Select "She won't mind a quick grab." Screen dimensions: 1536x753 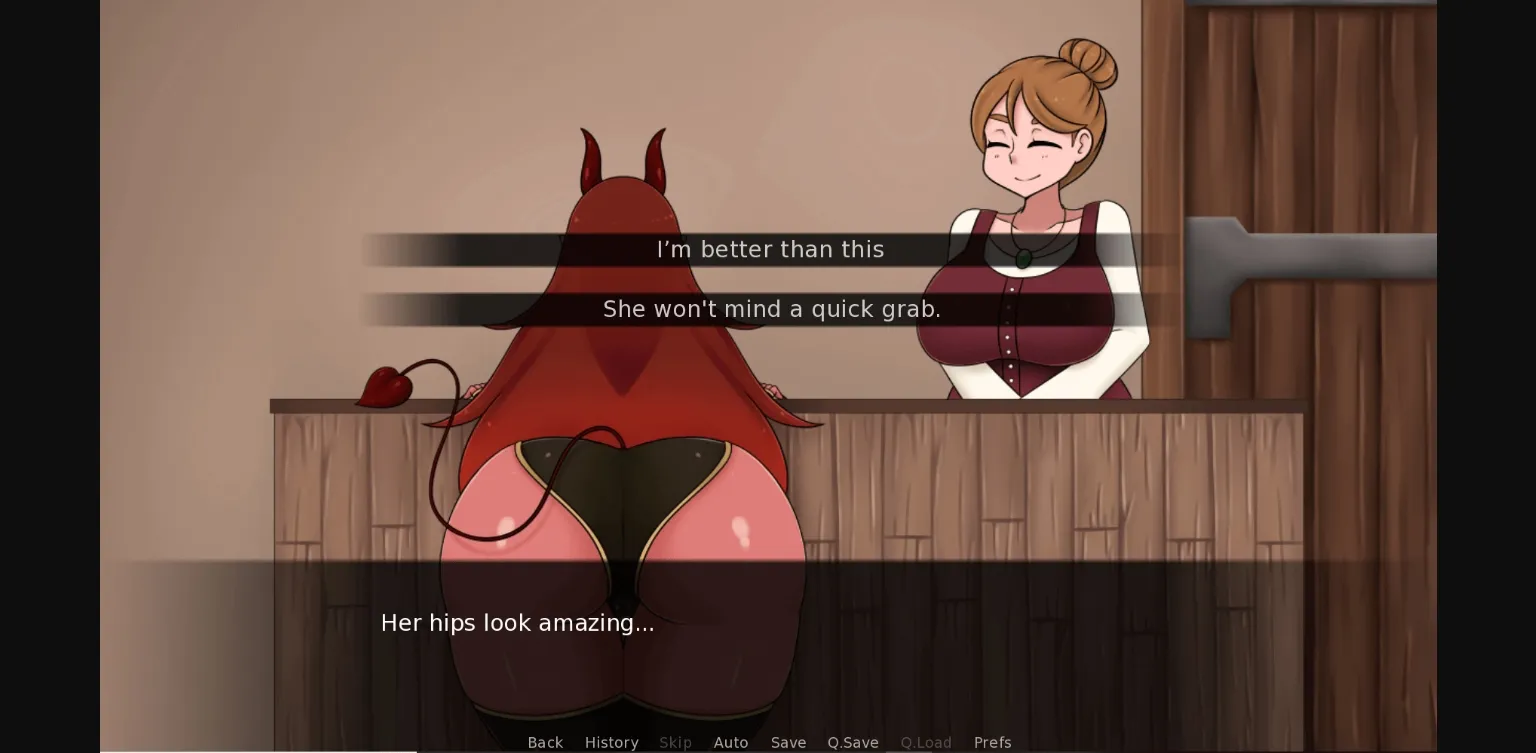(771, 309)
